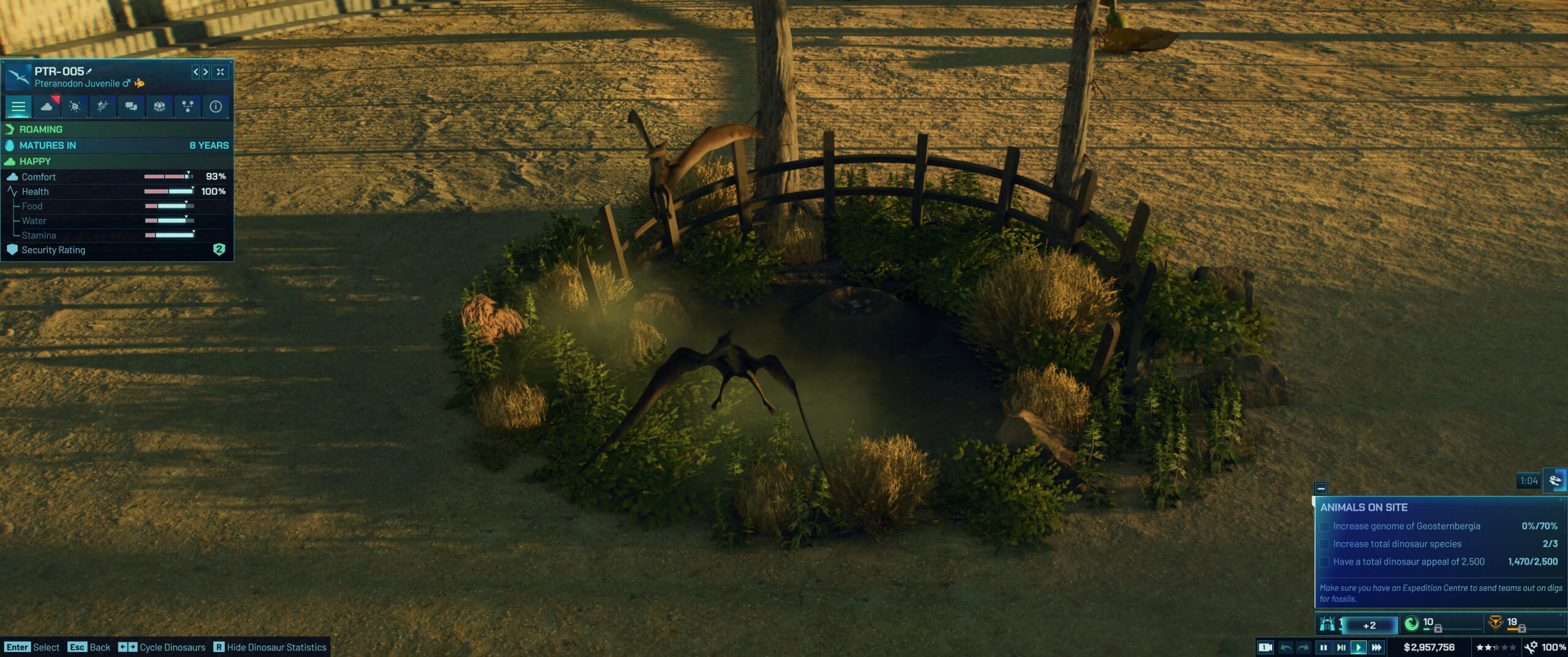Screen dimensions: 1568x657
Task: Switch to the overview hamburger tab
Action: (x=19, y=107)
